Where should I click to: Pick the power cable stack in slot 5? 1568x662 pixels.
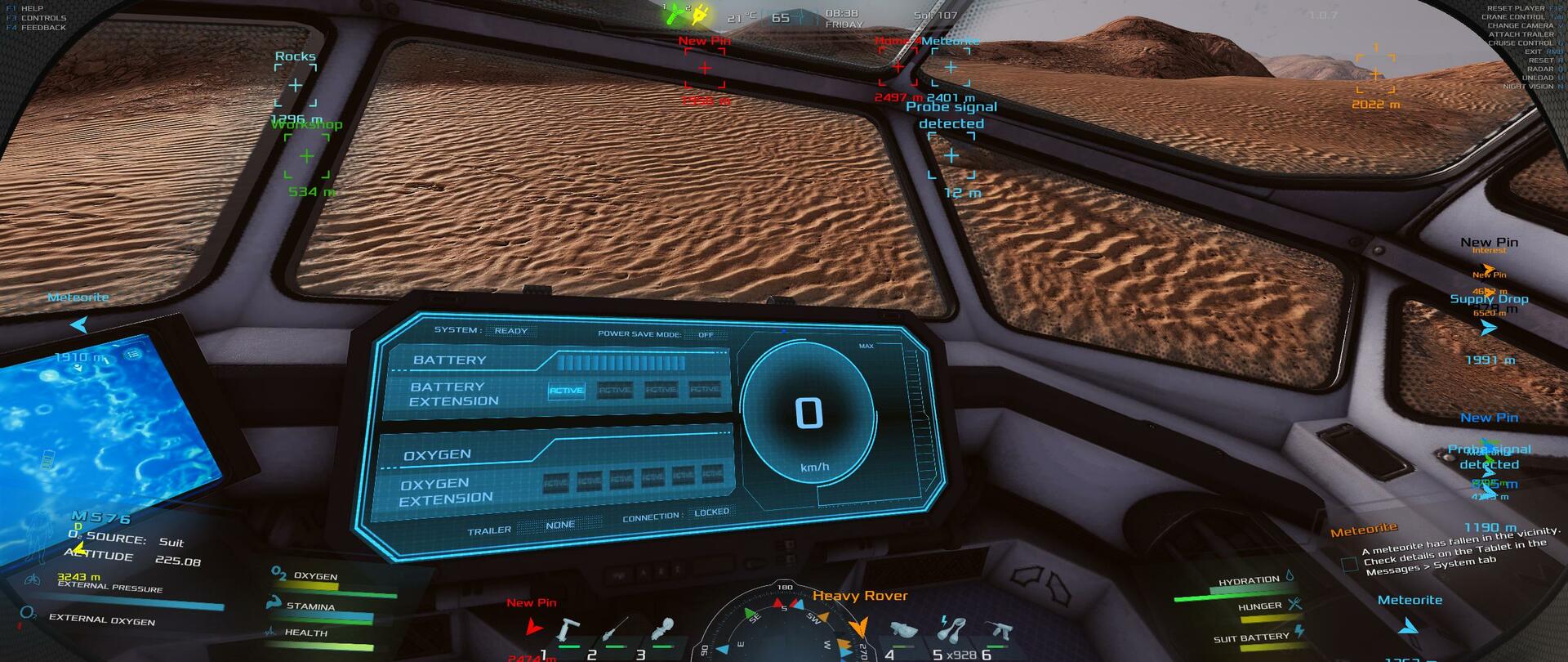tap(949, 629)
